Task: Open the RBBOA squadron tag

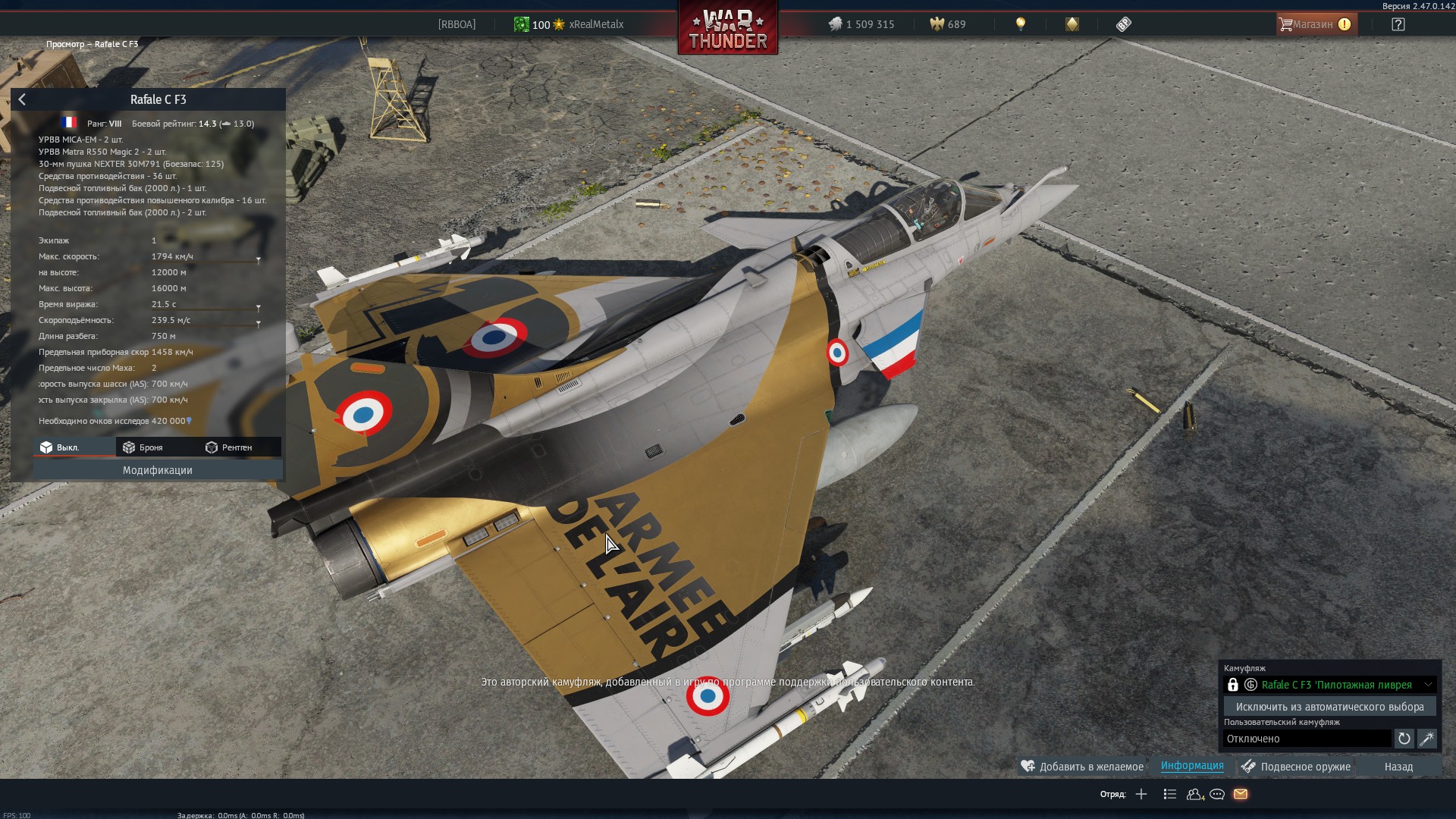Action: click(x=457, y=24)
